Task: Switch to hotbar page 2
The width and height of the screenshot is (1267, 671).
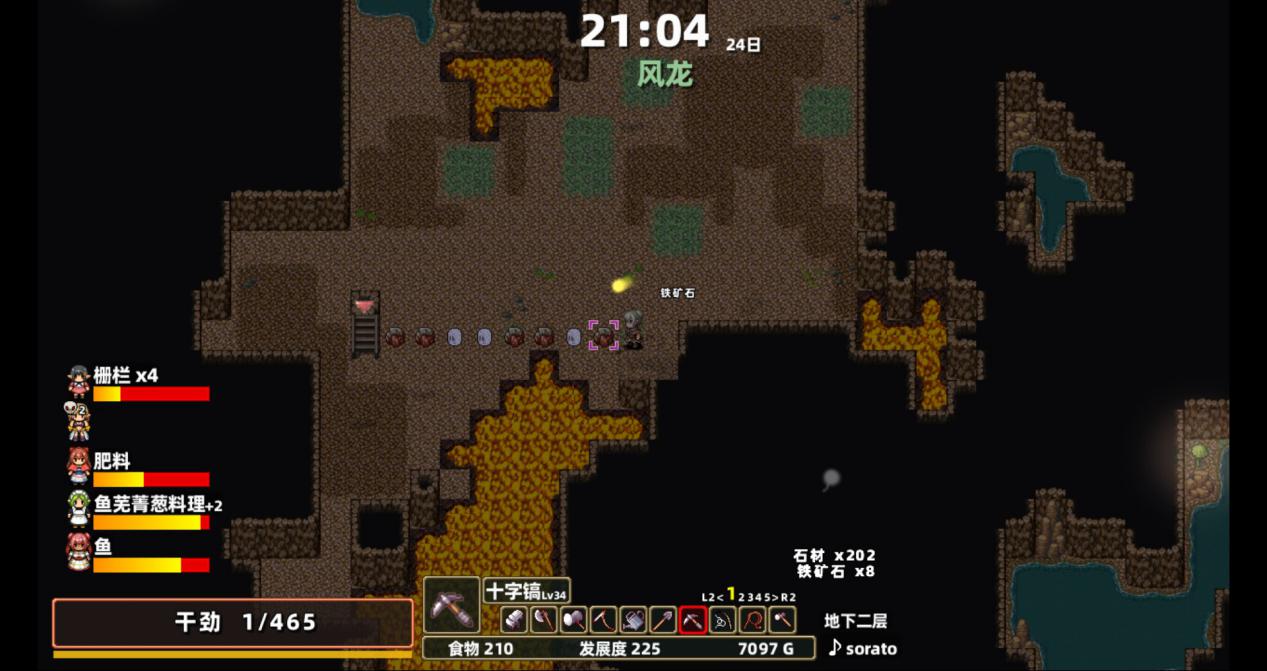Action: tap(742, 597)
